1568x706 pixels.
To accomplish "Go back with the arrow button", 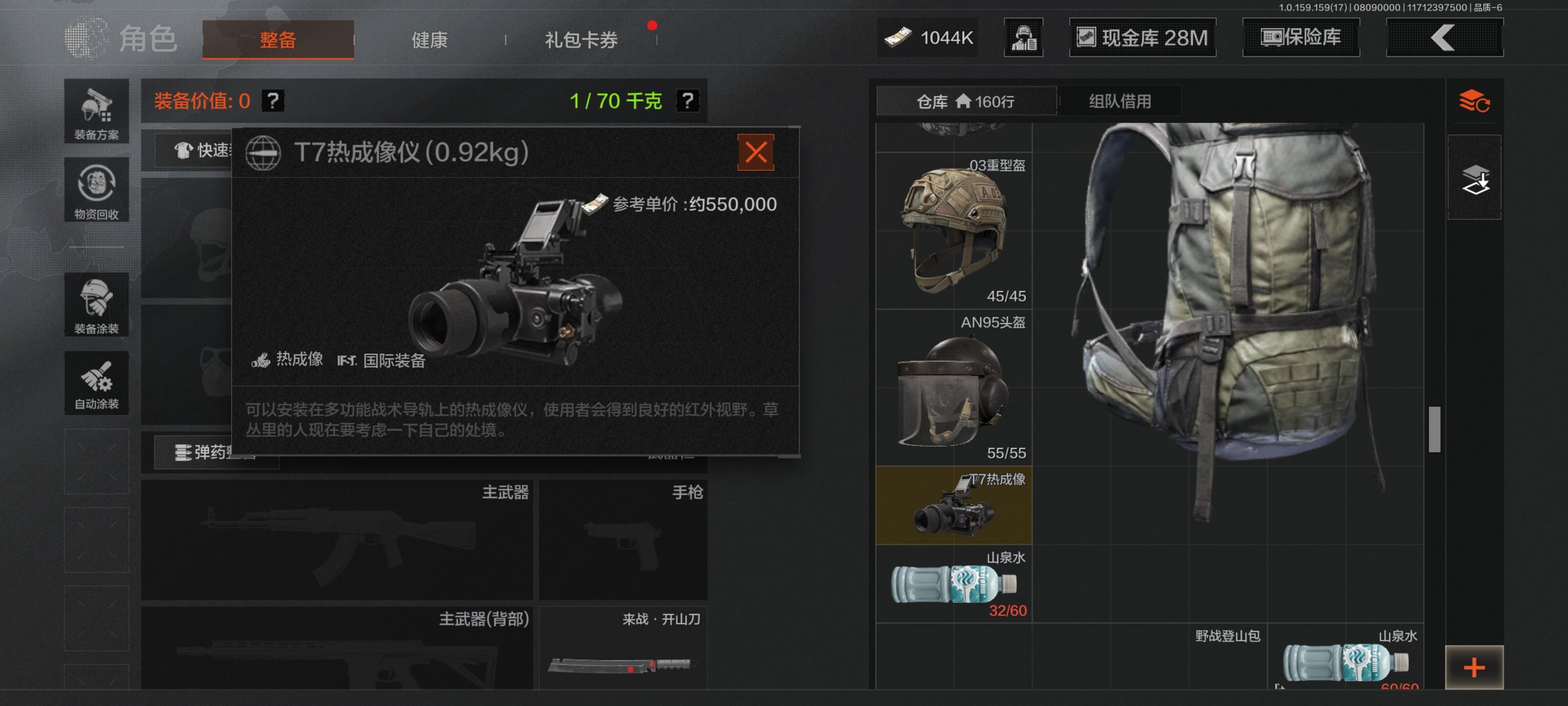I will pyautogui.click(x=1444, y=38).
